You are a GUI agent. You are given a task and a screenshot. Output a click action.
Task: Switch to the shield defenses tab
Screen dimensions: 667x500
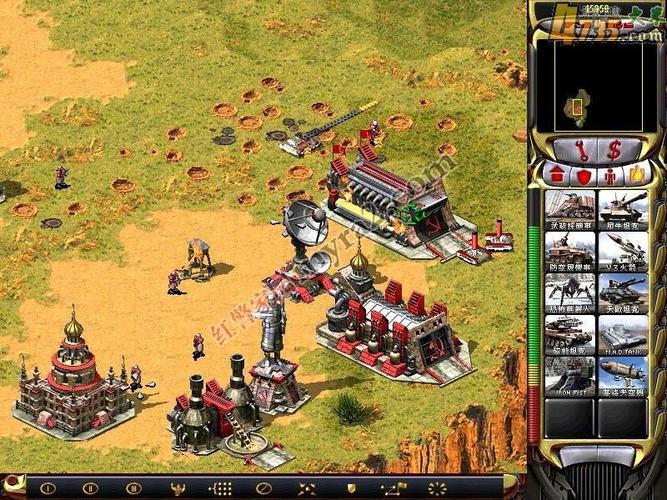583,175
